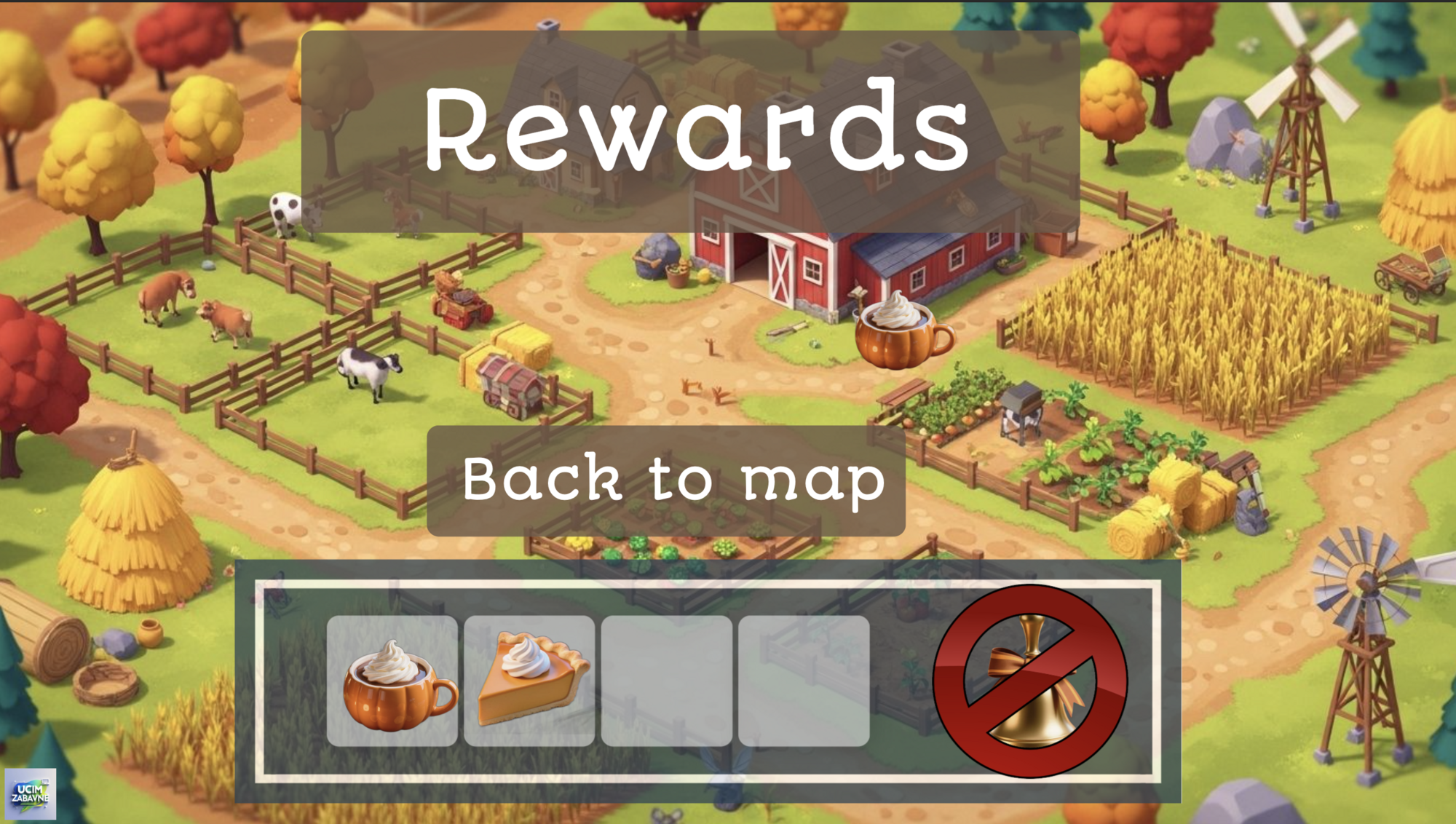Choose the pumpkin pie slice slot
The height and width of the screenshot is (824, 1456).
pyautogui.click(x=529, y=681)
